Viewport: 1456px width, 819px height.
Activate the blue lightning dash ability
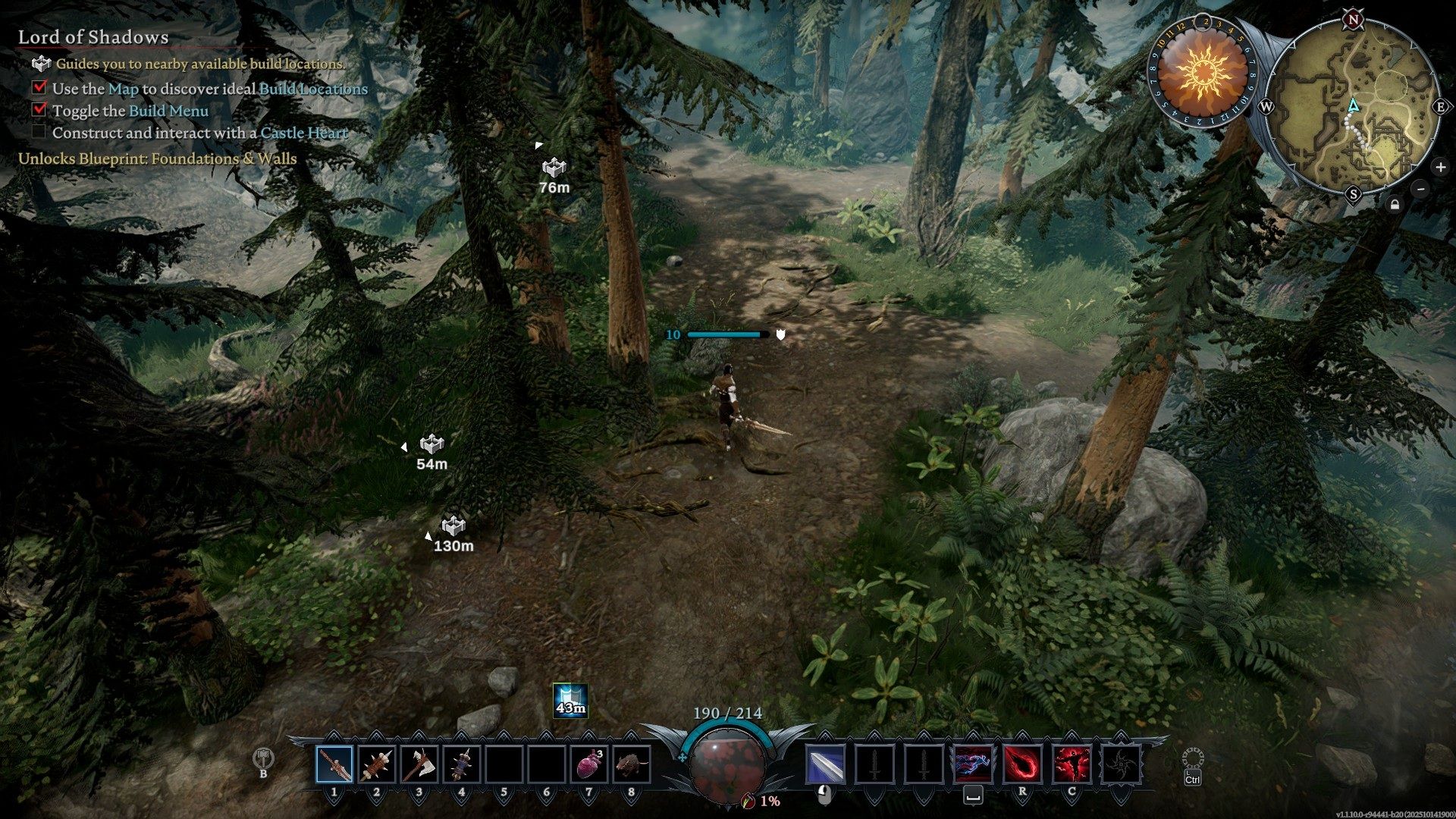973,764
